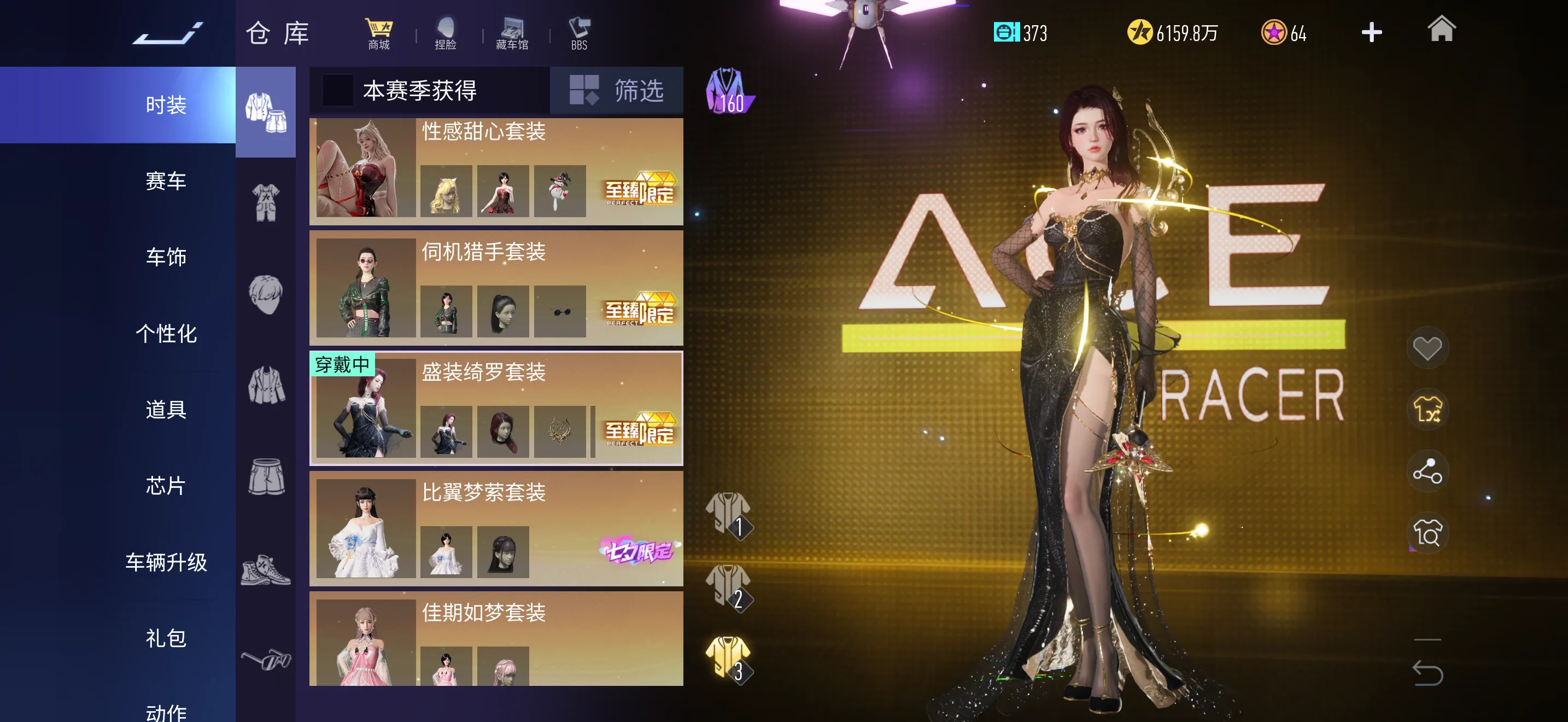Screen dimensions: 1568x722
Task: Toggle the 本赛季获得 checkbox
Action: pos(337,91)
